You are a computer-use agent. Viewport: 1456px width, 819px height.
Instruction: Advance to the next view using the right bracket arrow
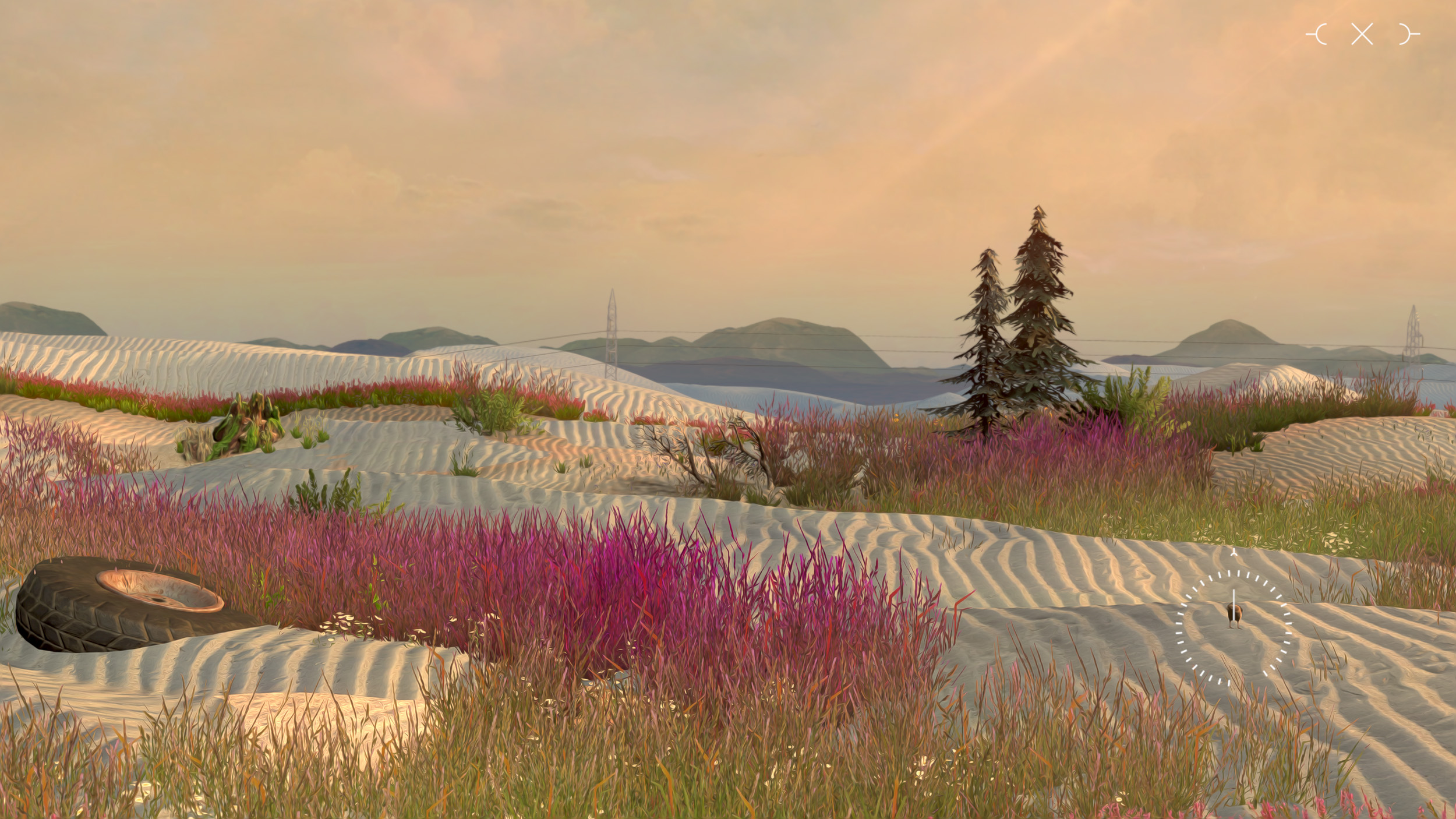tap(1409, 34)
